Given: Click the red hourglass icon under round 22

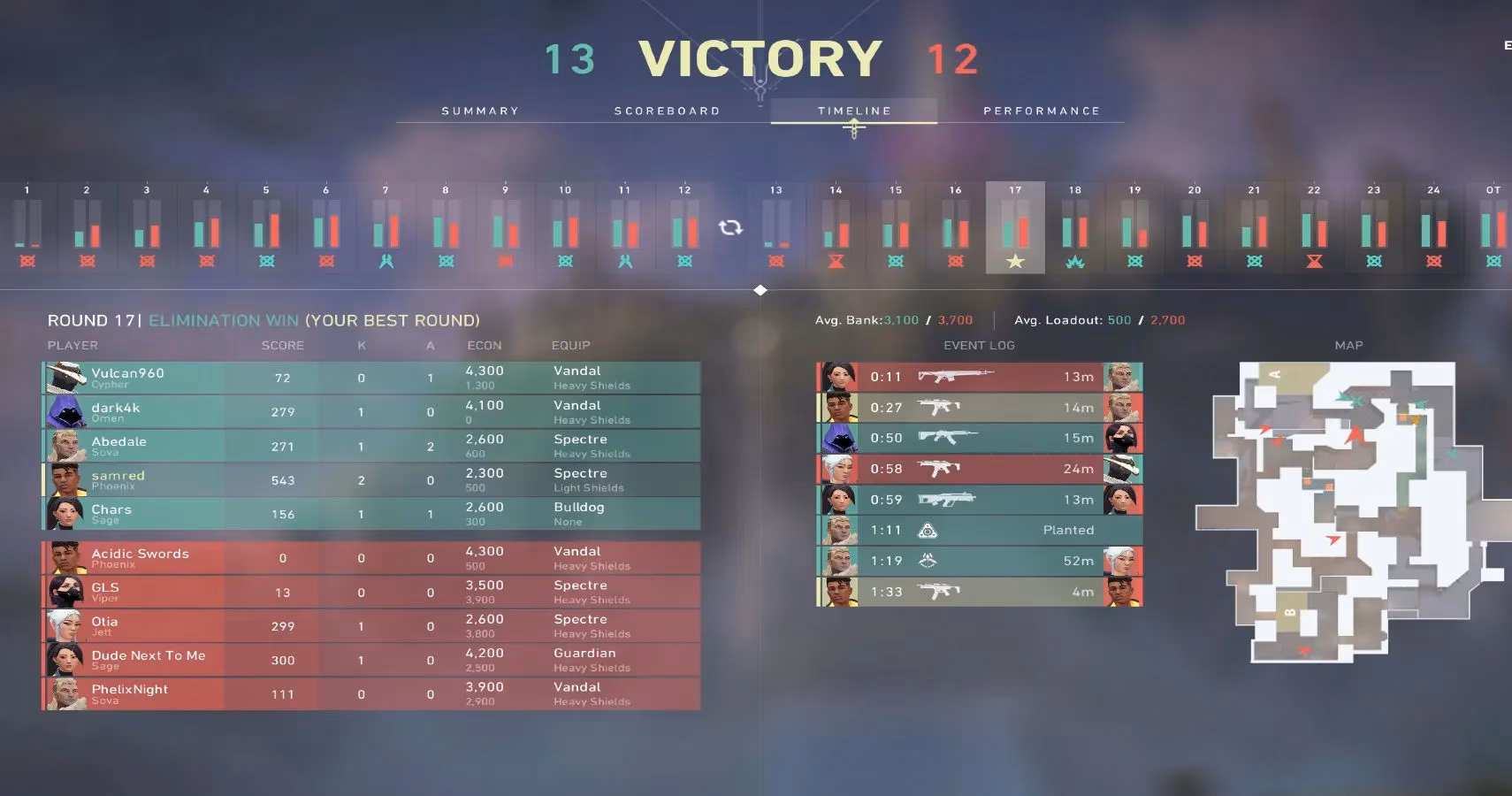Looking at the screenshot, I should 1314,261.
